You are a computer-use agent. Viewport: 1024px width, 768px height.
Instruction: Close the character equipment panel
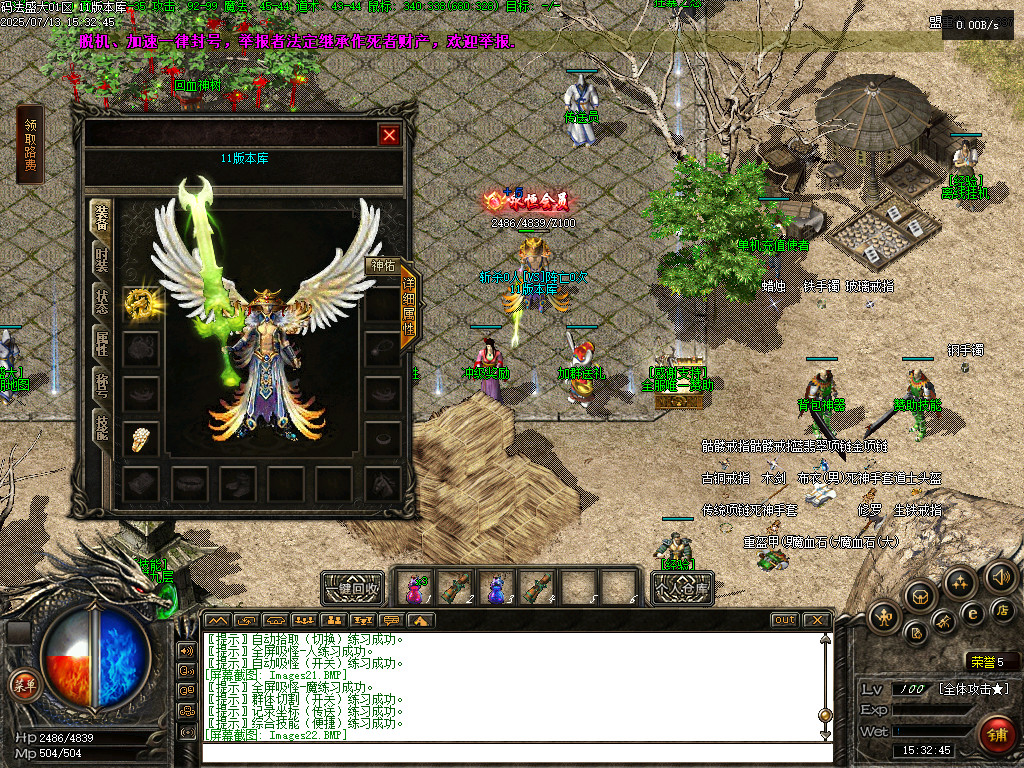tap(389, 135)
